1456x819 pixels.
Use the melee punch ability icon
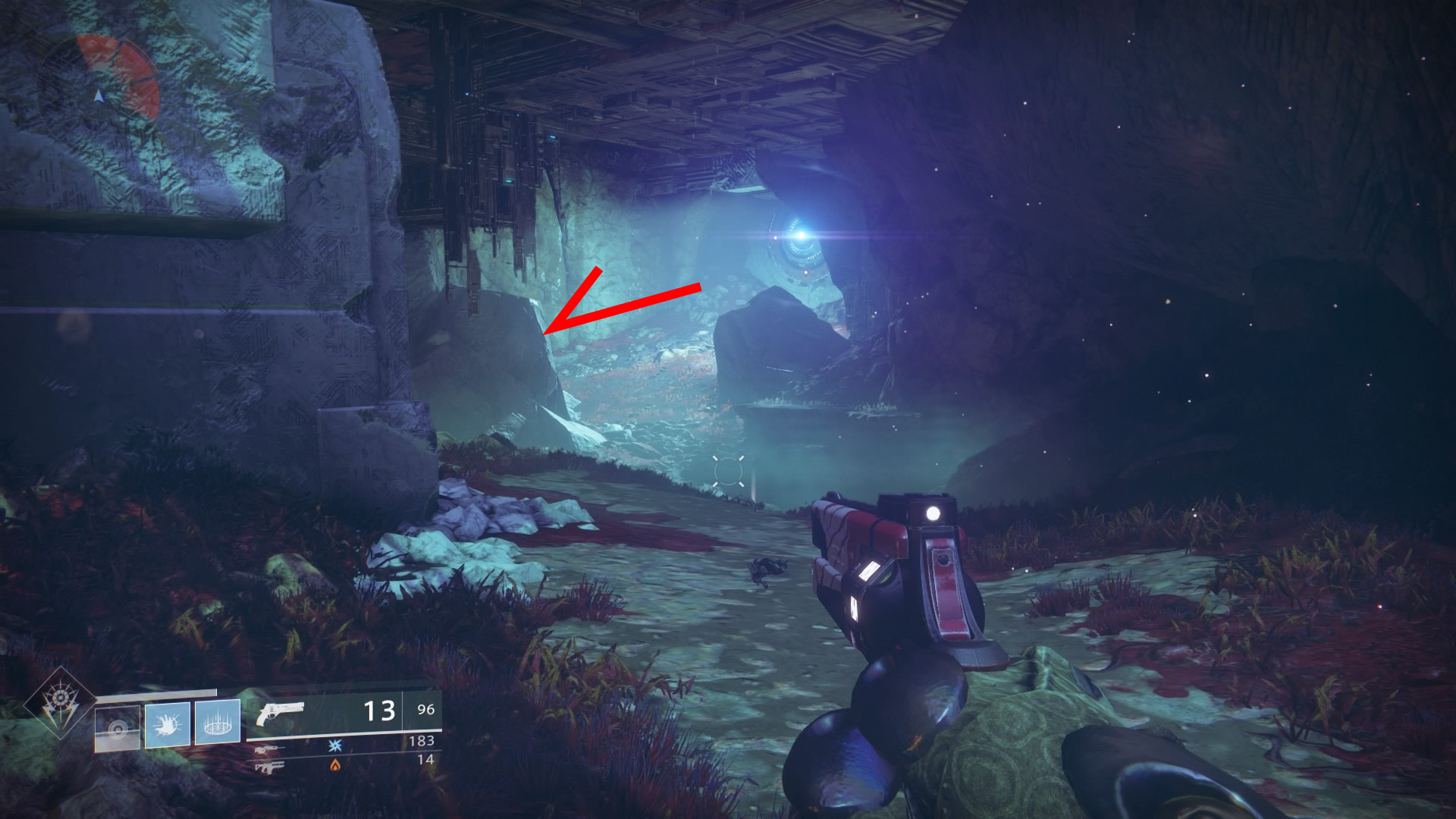pyautogui.click(x=168, y=724)
